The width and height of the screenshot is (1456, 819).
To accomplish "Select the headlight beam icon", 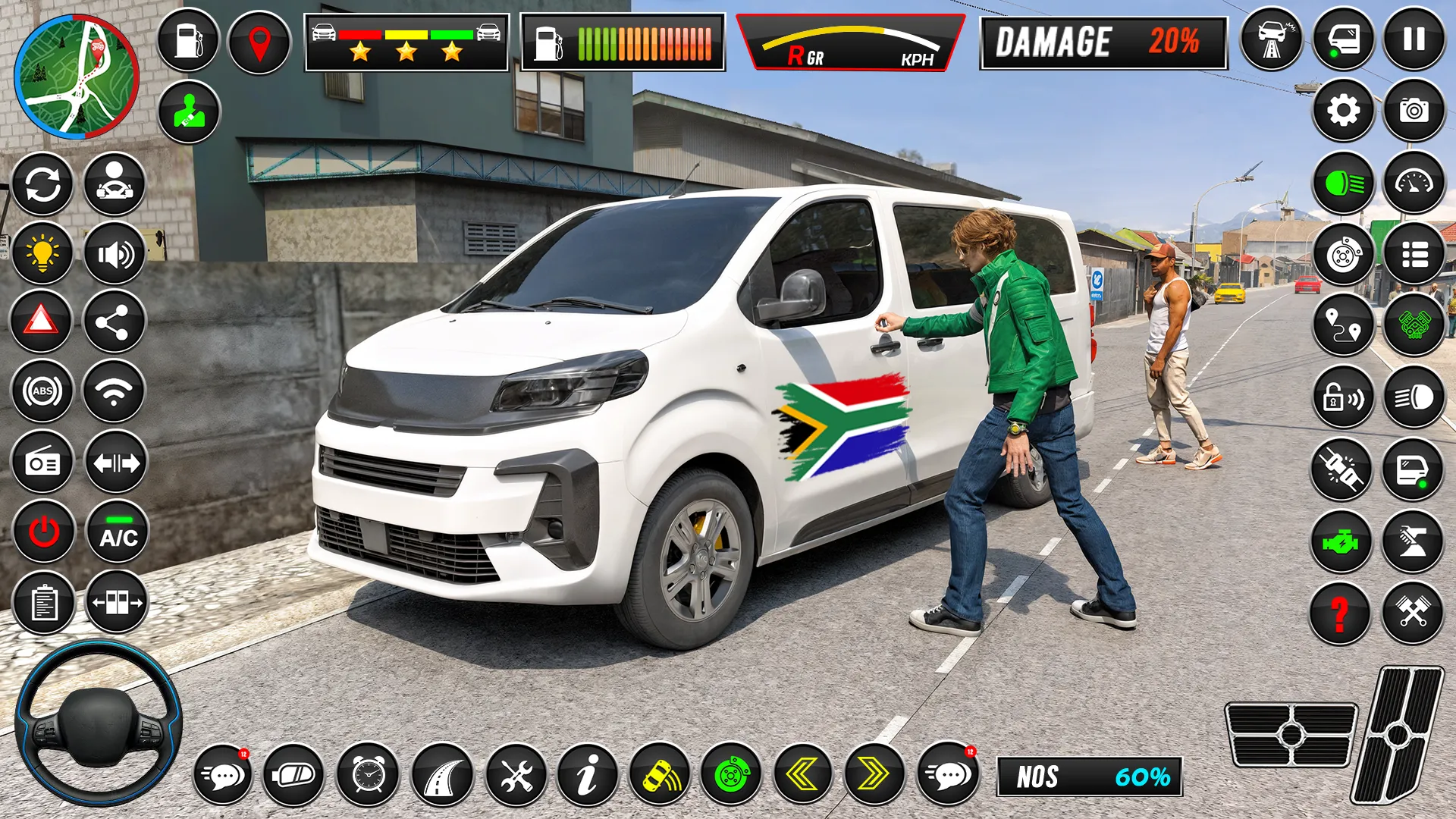I will pos(1344,182).
